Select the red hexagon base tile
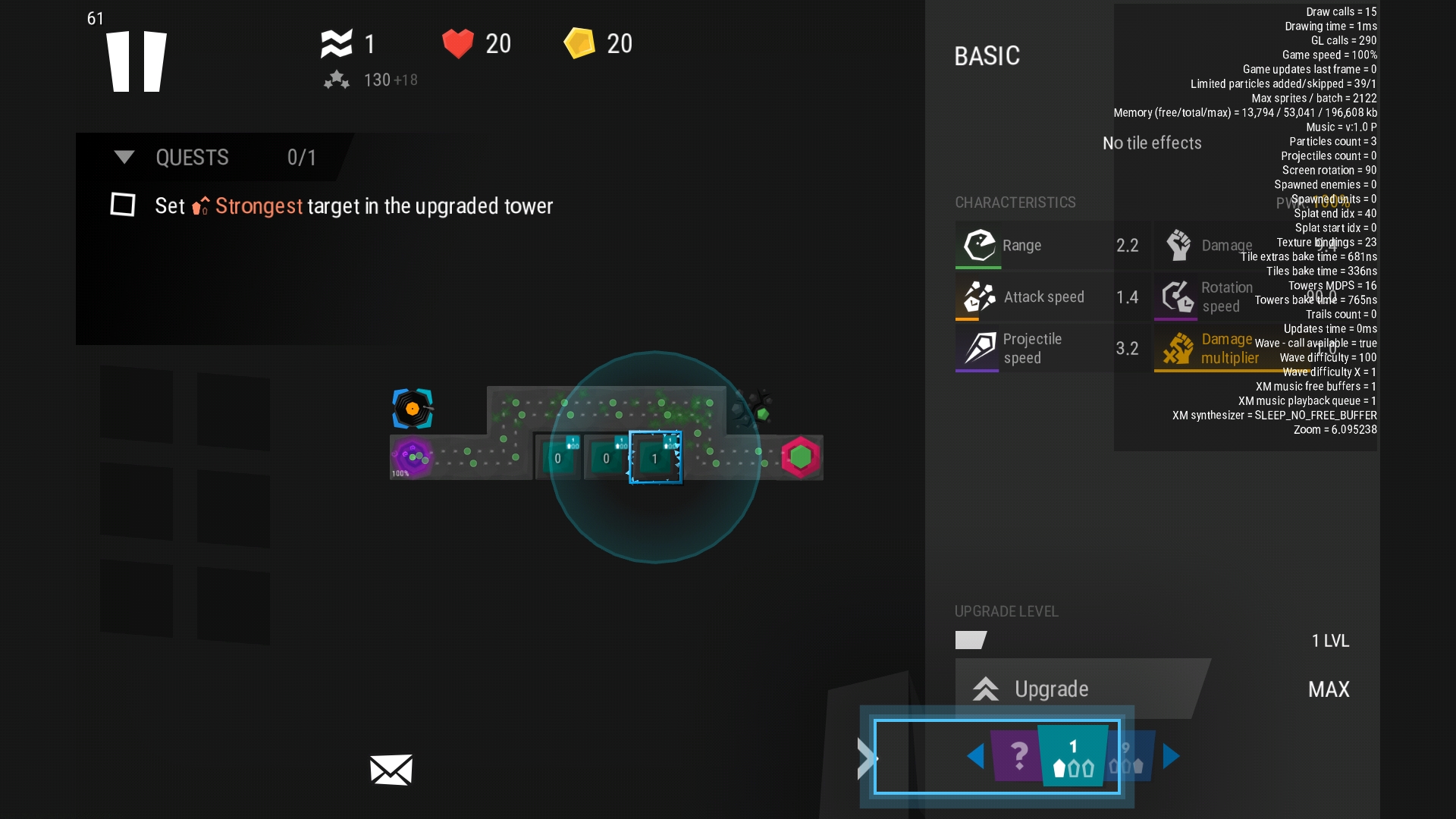 800,457
